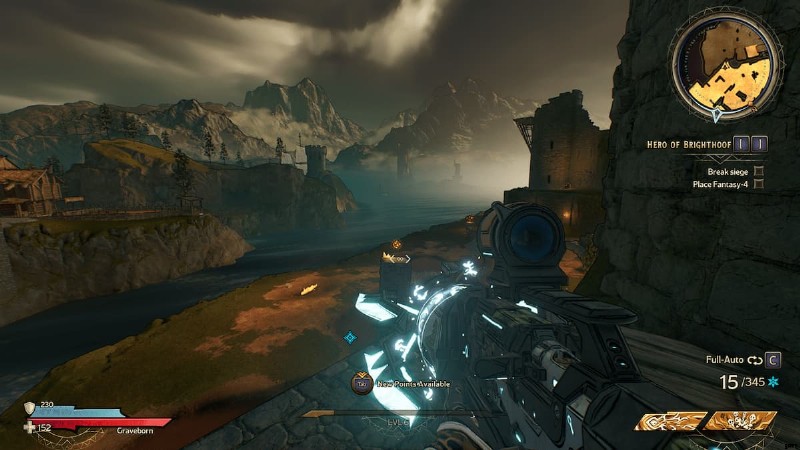Activate the swirling spell ability icon
800x450 pixels.
(670, 422)
